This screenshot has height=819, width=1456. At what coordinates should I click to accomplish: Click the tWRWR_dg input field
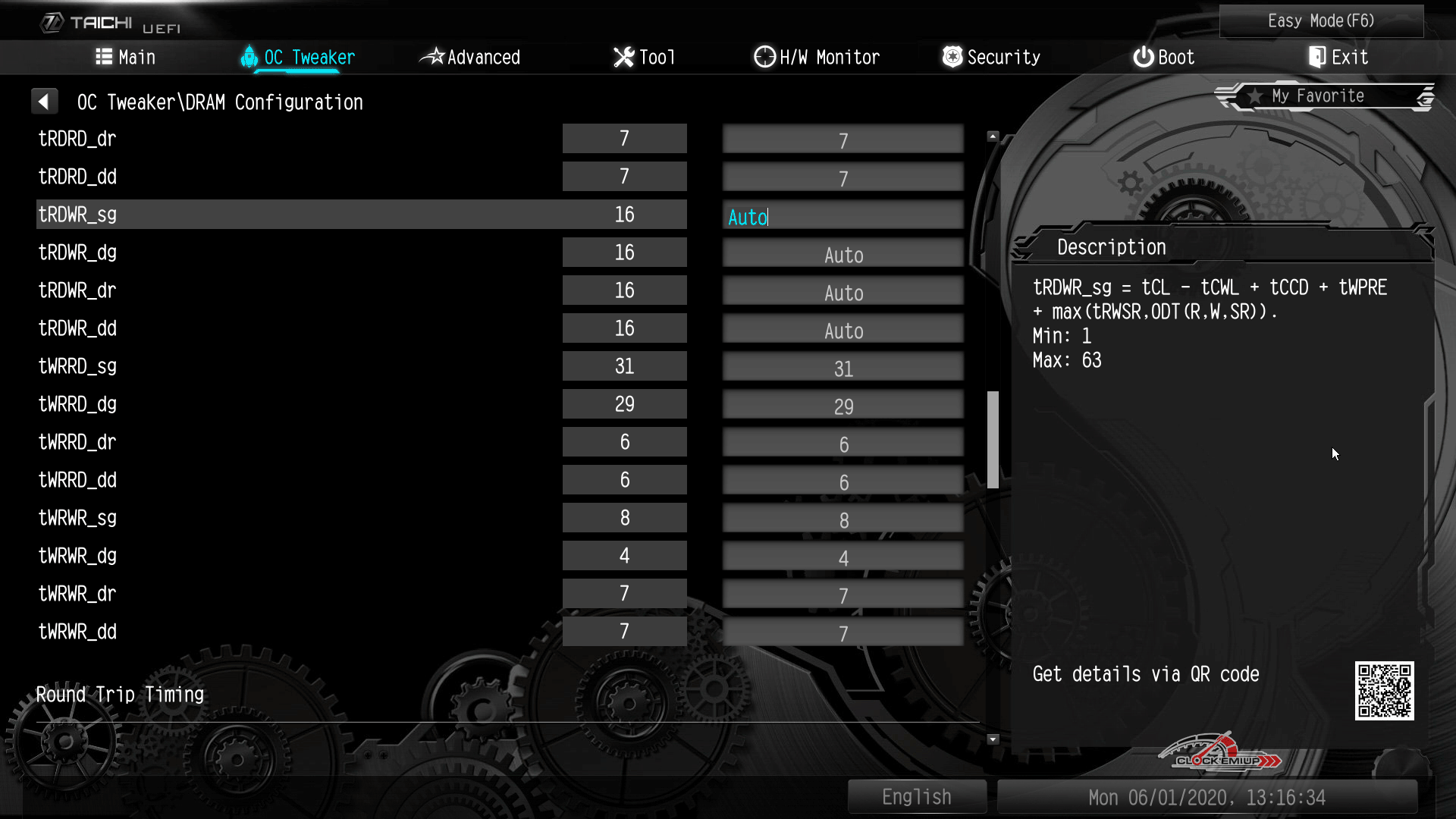point(843,558)
